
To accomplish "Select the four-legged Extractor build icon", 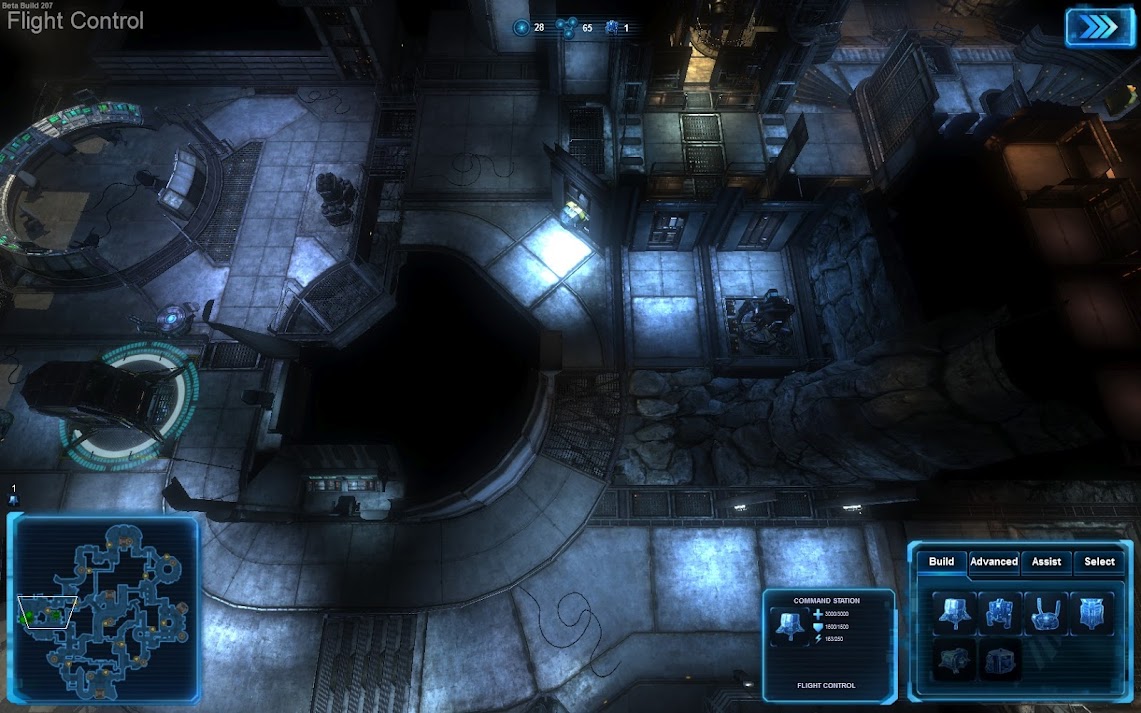I will click(1001, 613).
